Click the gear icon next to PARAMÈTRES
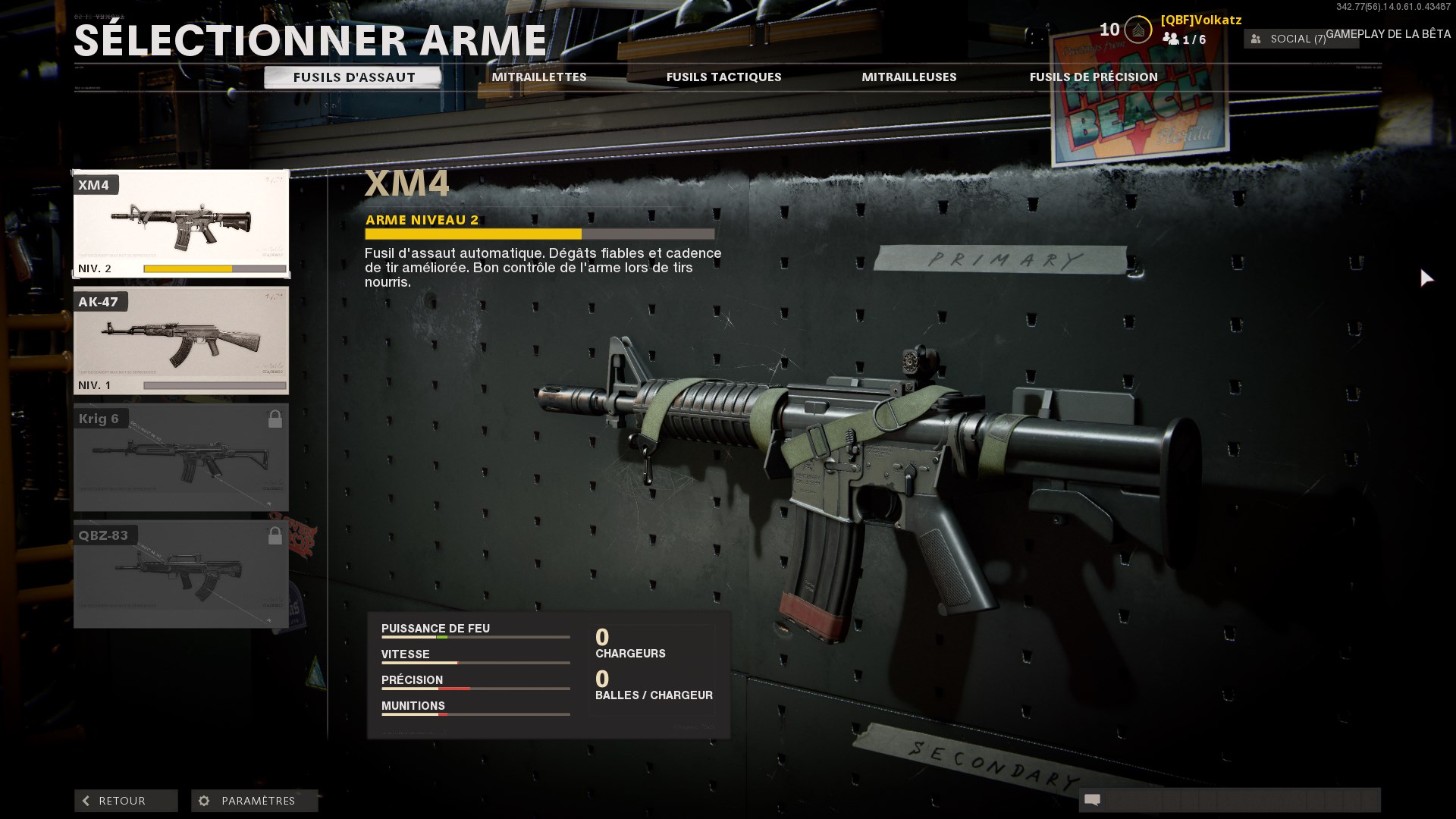Image resolution: width=1456 pixels, height=819 pixels. pyautogui.click(x=202, y=800)
